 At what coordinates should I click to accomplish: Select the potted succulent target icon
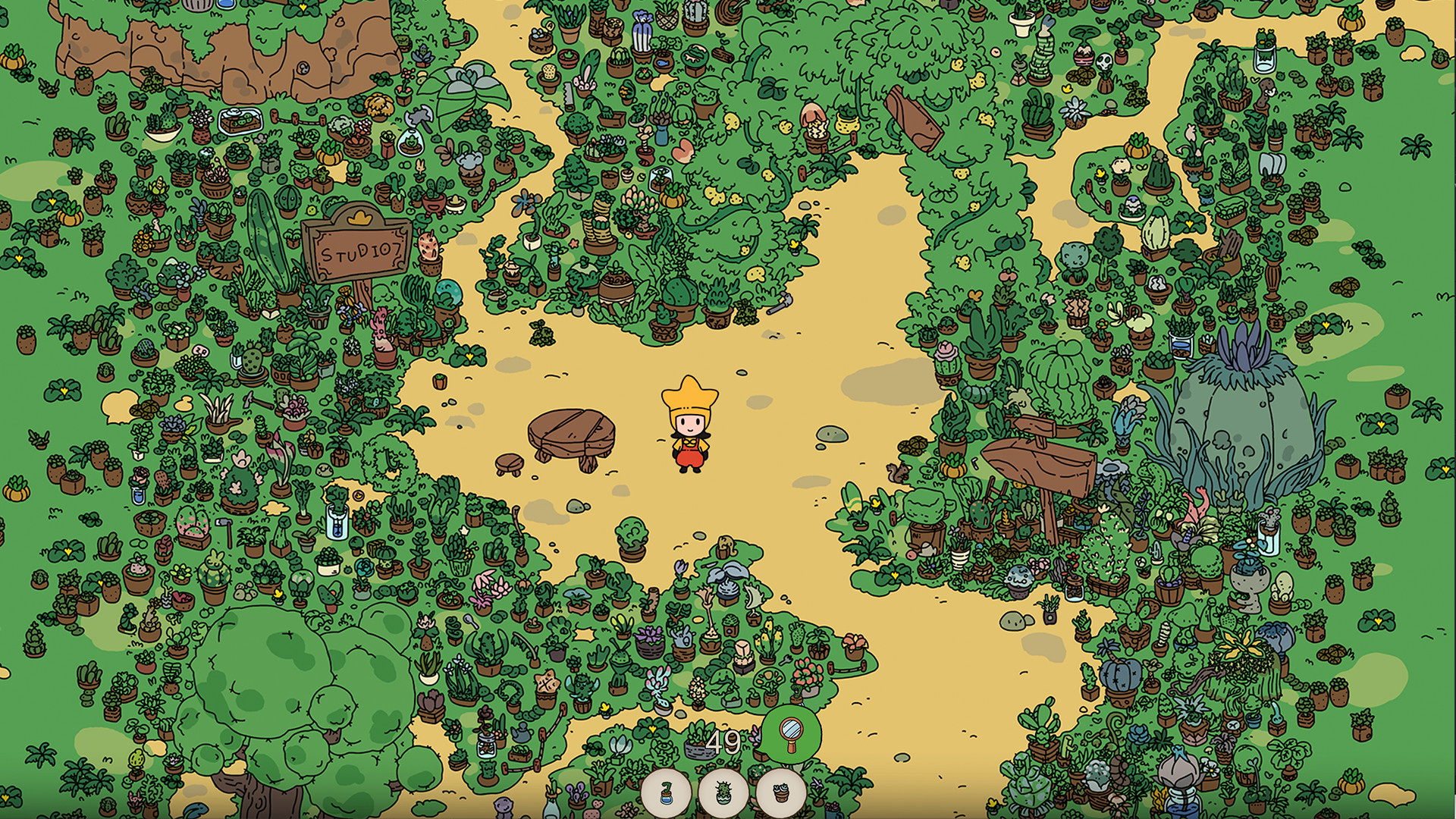pos(781,793)
